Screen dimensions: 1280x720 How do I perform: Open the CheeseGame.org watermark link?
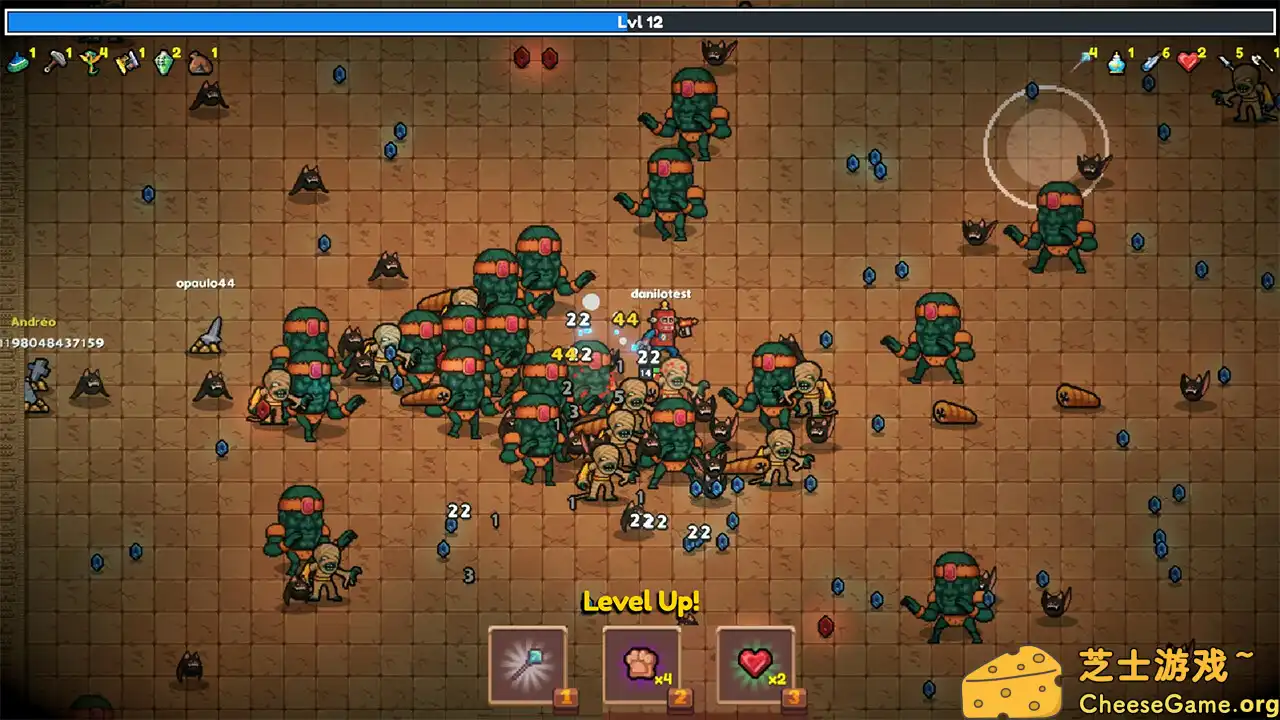tap(1166, 699)
